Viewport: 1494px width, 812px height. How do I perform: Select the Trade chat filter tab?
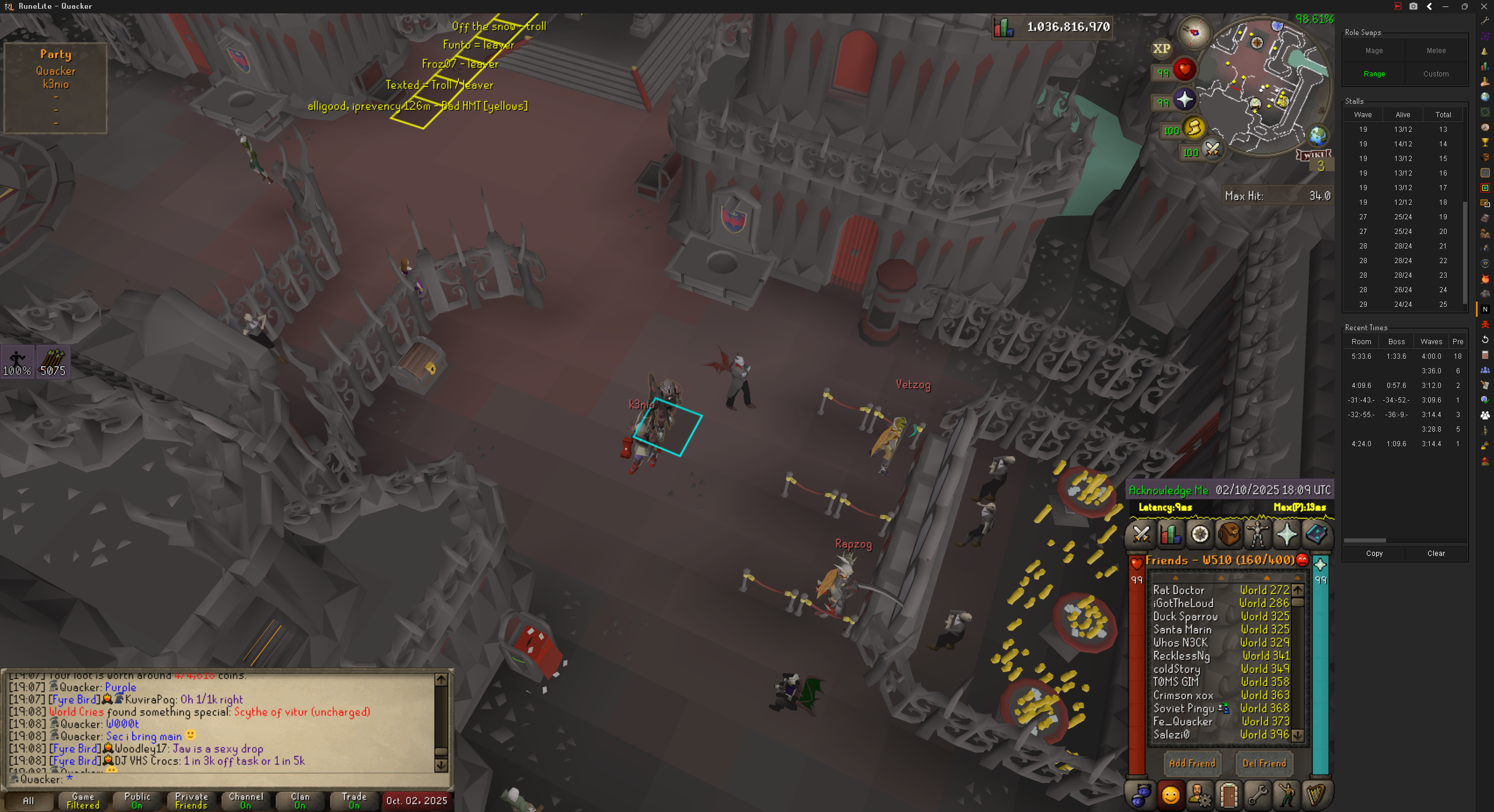354,801
